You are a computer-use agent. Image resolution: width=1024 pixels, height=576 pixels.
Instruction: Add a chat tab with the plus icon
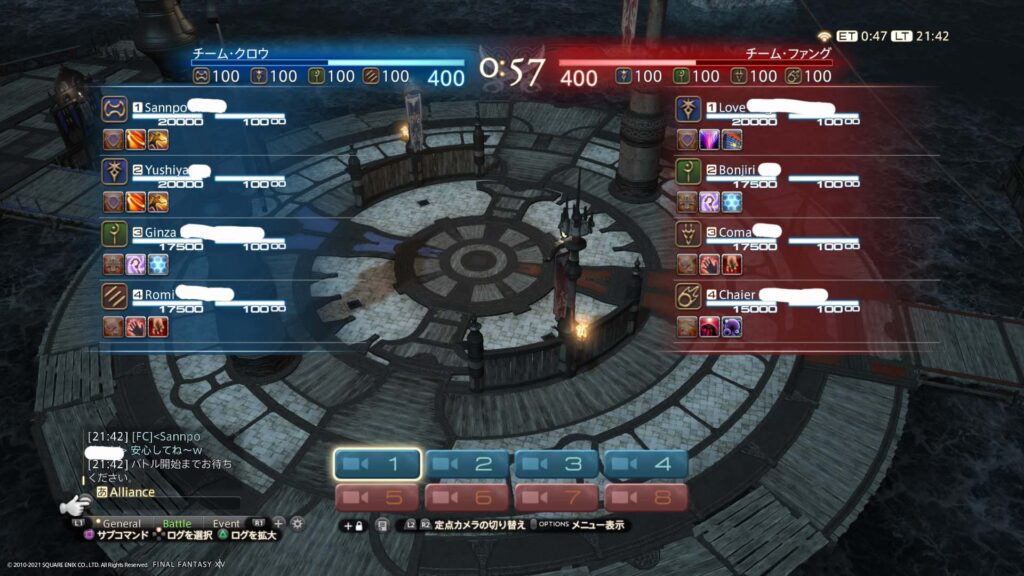point(279,523)
